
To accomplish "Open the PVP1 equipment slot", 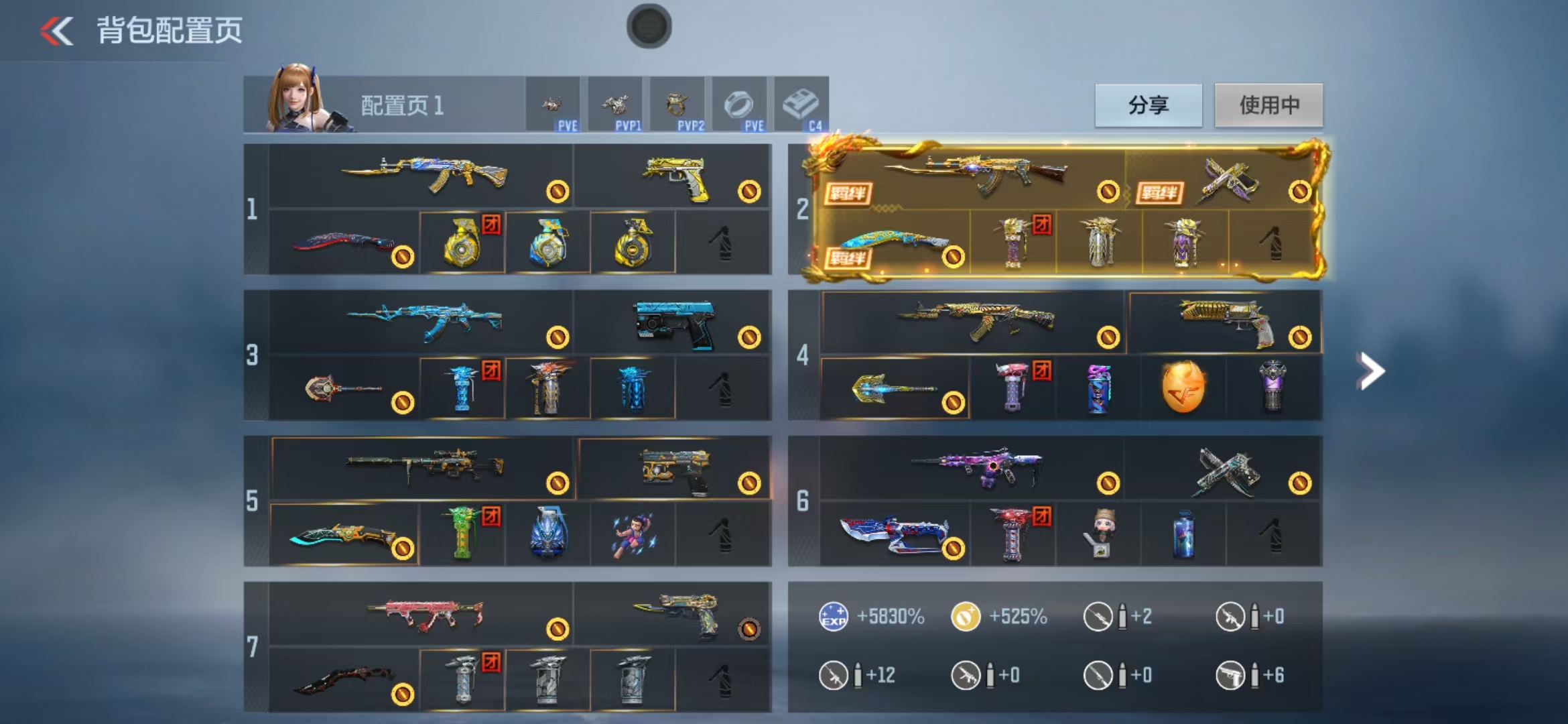I will pos(615,105).
